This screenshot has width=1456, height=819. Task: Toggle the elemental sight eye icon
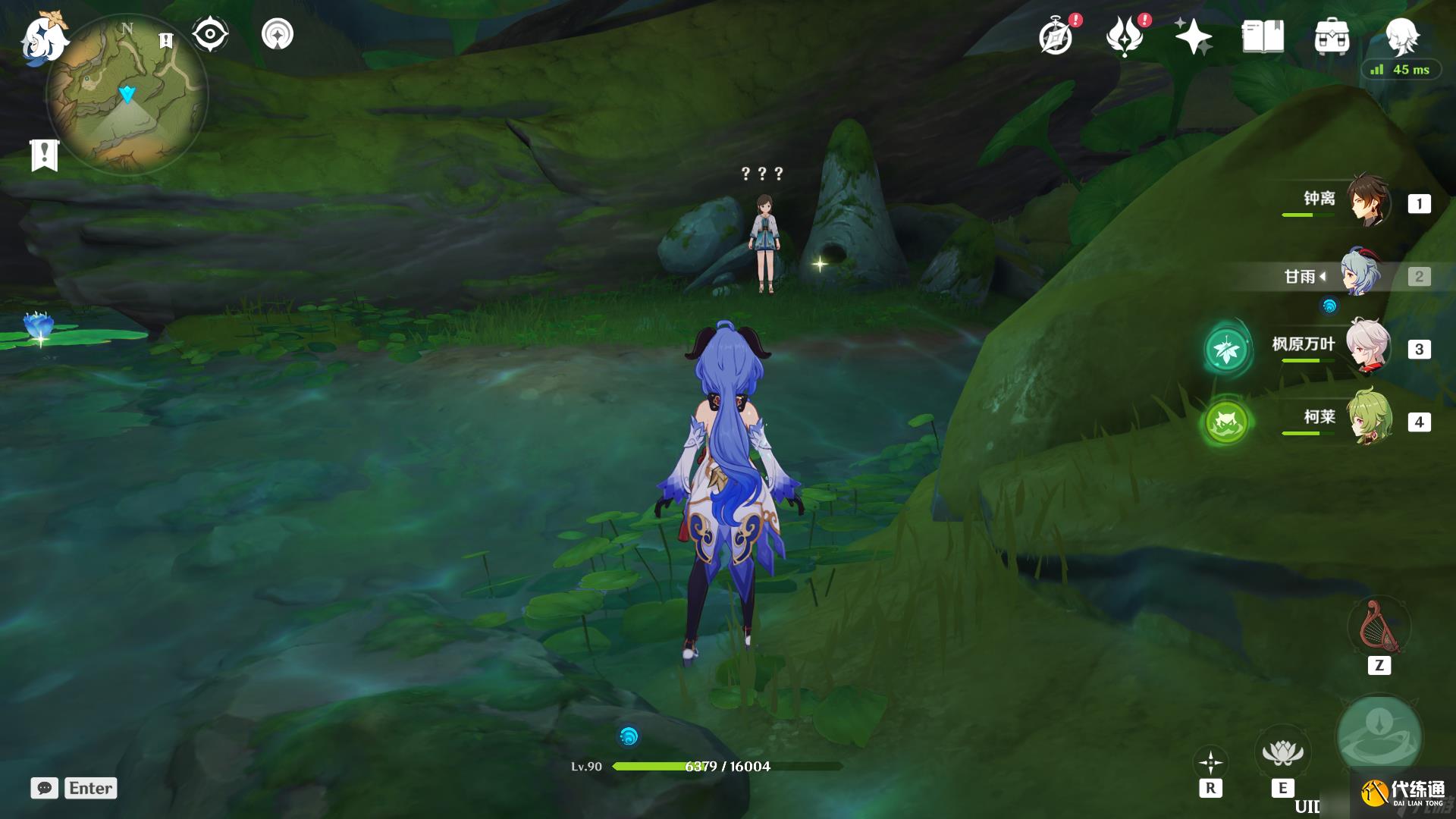[x=210, y=34]
